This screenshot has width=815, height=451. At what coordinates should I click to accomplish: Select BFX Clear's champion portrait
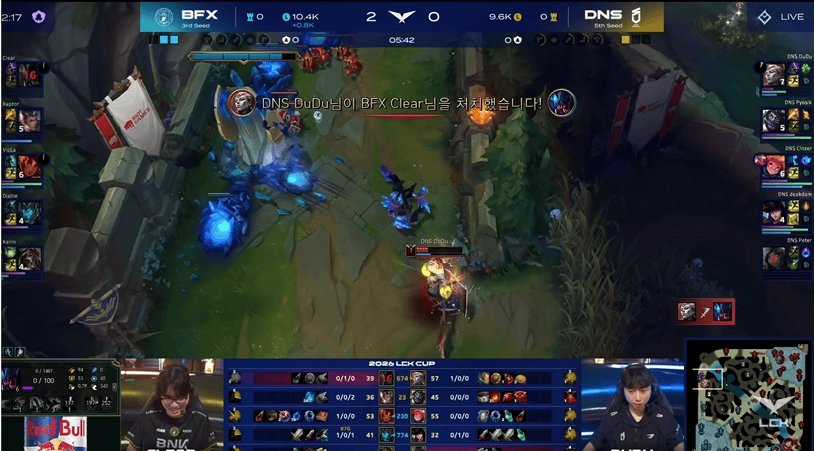tap(15, 74)
